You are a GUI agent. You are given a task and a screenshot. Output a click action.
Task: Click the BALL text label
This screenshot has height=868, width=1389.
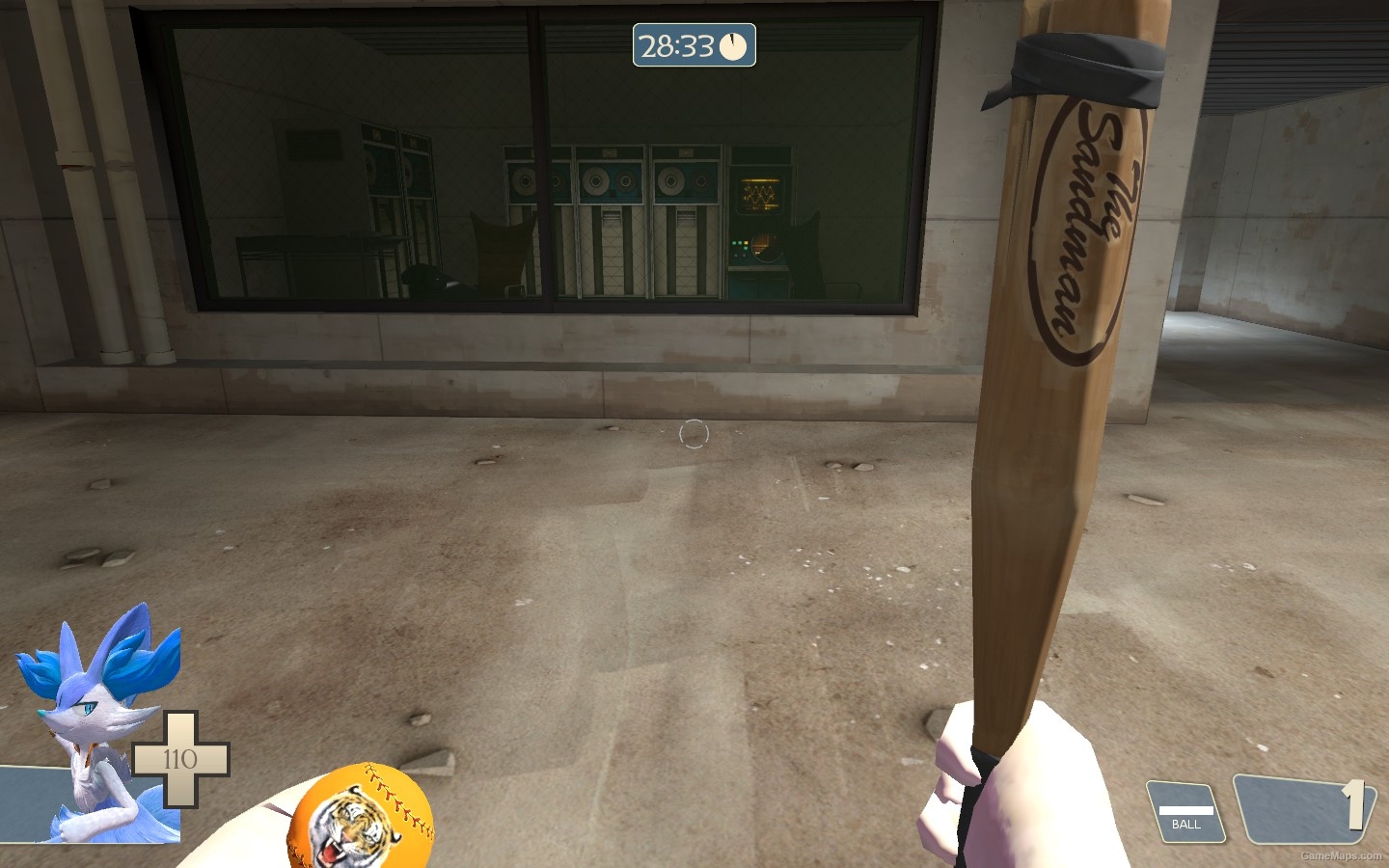click(x=1185, y=825)
